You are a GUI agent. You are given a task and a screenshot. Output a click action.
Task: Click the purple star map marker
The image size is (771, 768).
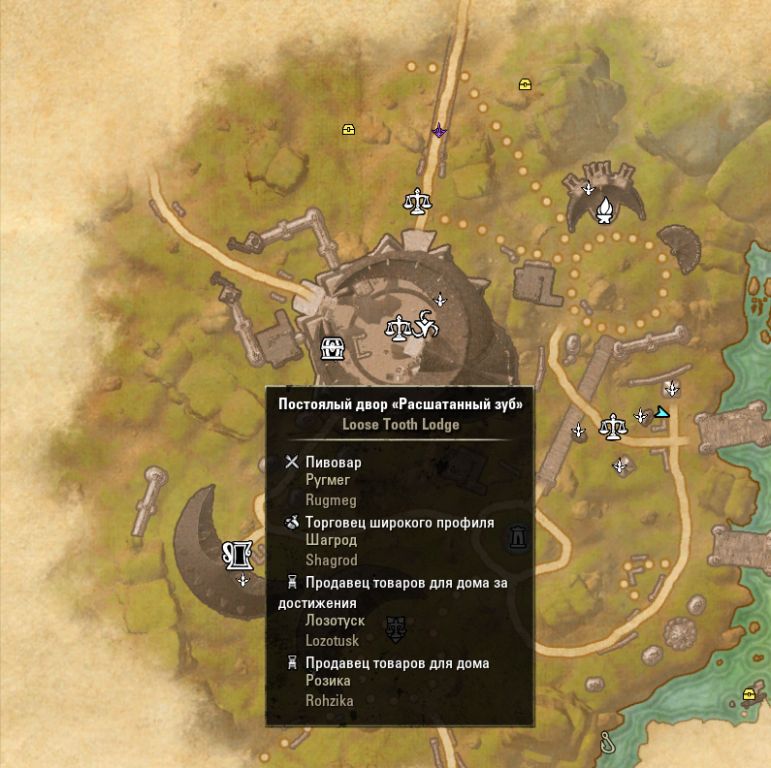(439, 131)
